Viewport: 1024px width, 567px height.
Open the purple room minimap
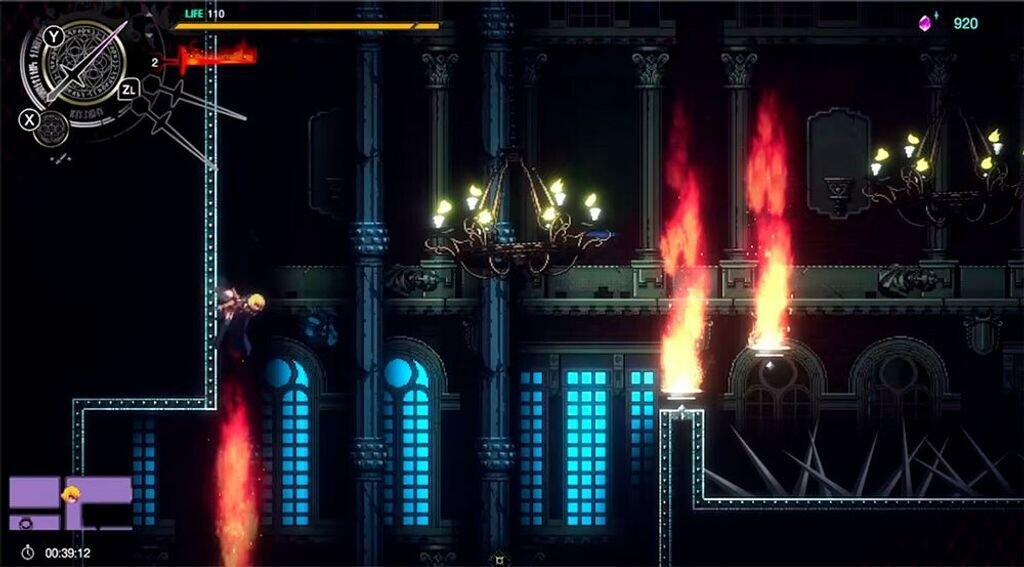(70, 503)
